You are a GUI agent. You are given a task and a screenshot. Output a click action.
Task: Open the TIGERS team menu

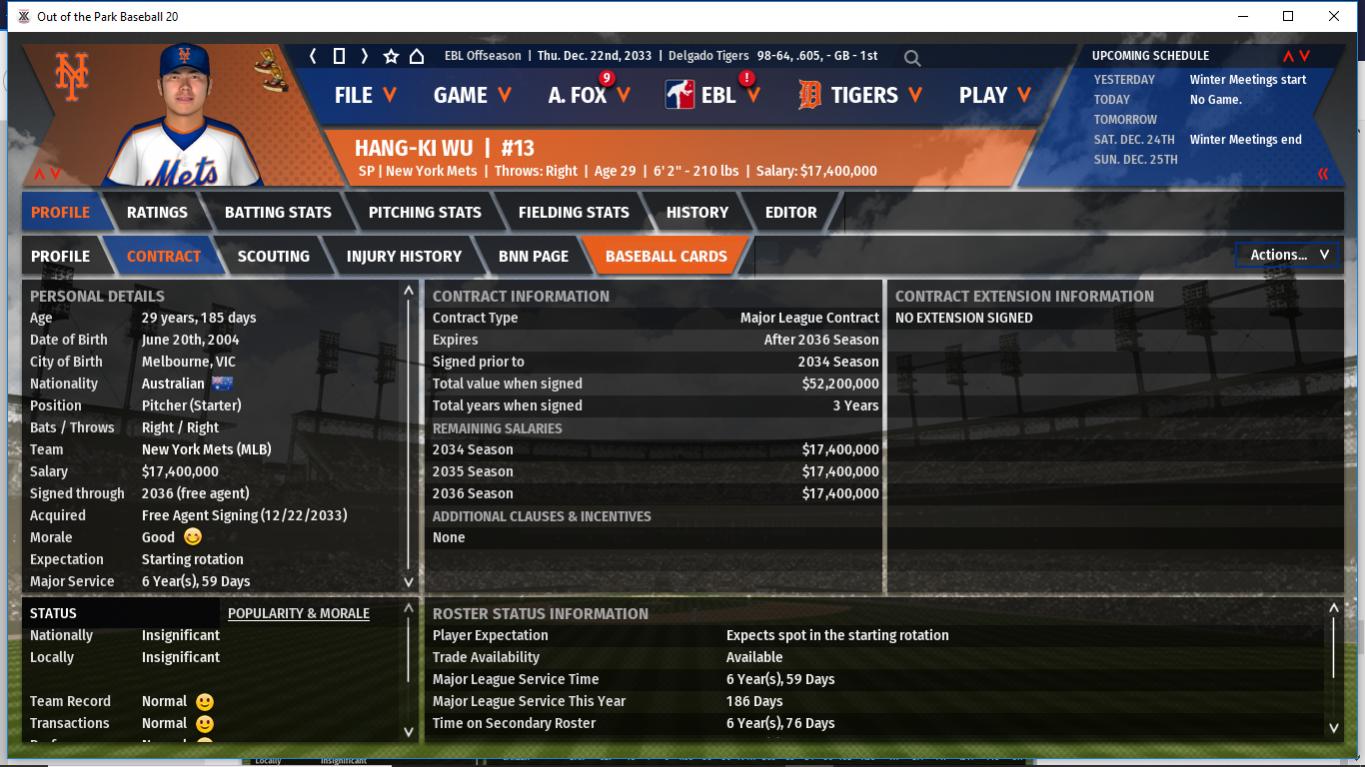click(x=860, y=95)
